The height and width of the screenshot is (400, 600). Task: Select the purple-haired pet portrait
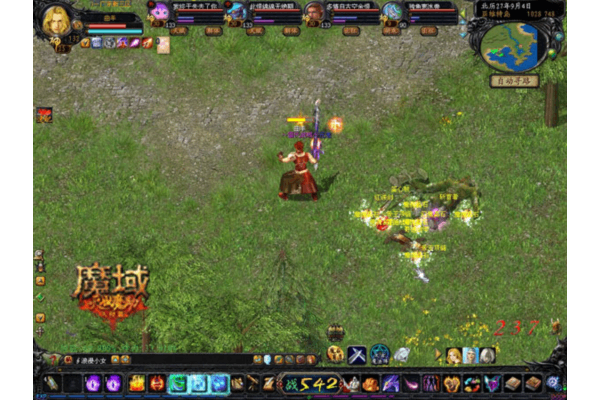point(159,13)
